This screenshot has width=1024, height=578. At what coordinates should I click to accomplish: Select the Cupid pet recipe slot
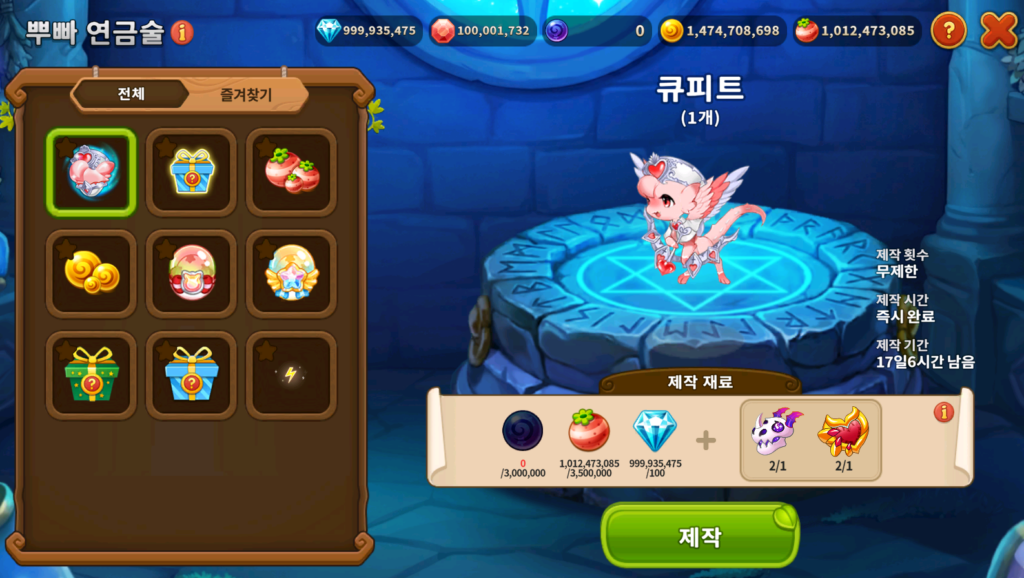[x=91, y=172]
